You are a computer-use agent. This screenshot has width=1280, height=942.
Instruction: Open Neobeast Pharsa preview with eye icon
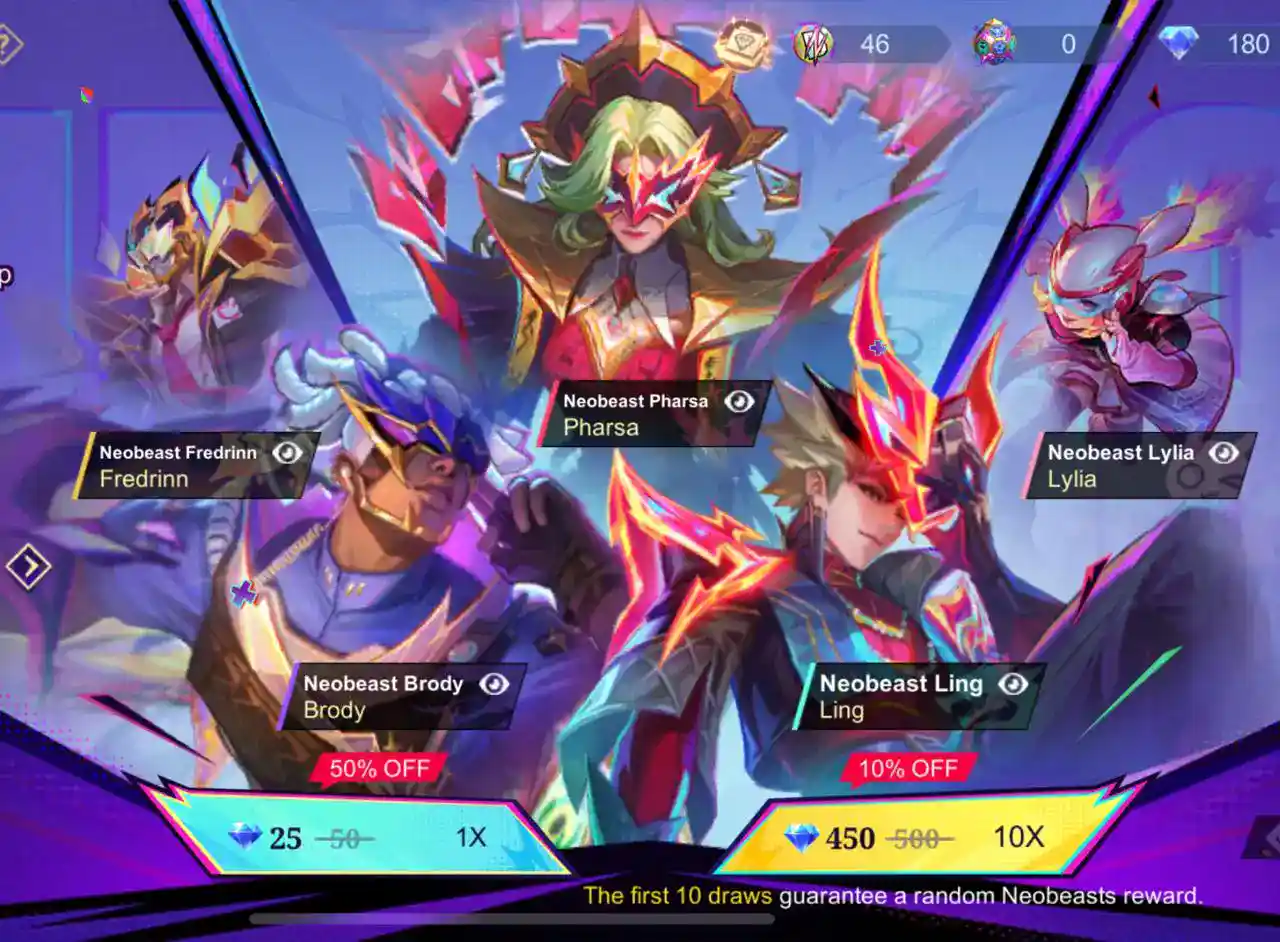[x=737, y=401]
